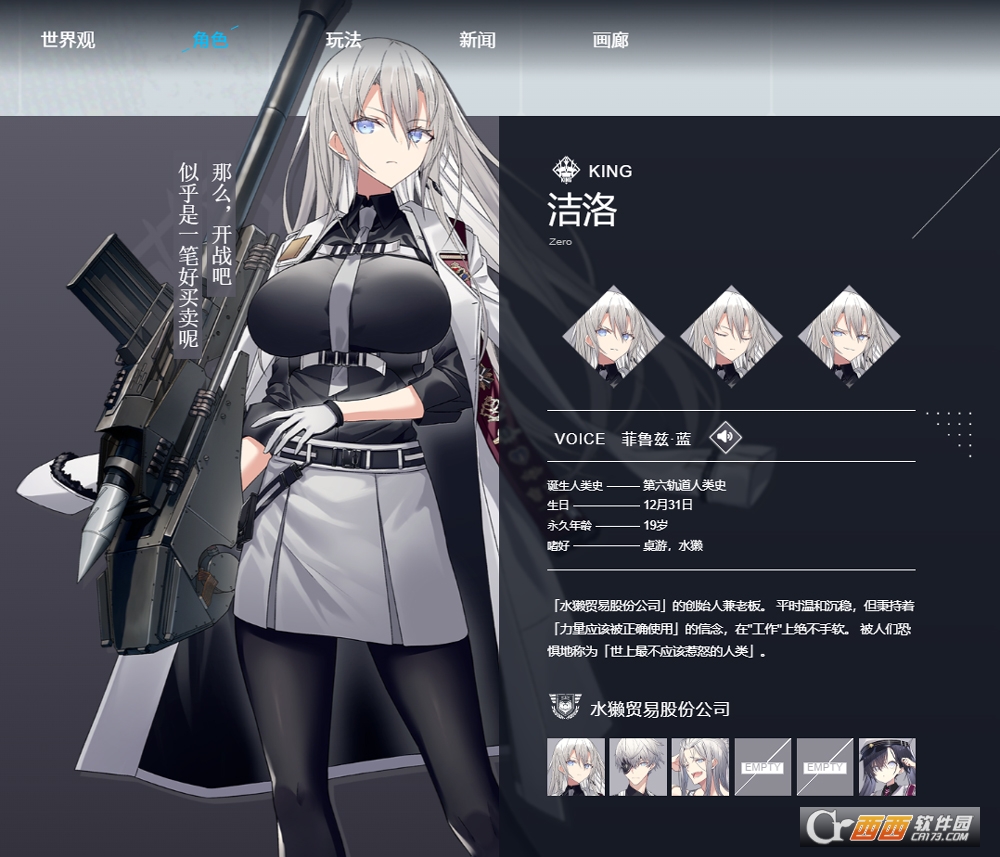The width and height of the screenshot is (1000, 857).
Task: Select the dark-haired character with military cap
Action: click(886, 767)
